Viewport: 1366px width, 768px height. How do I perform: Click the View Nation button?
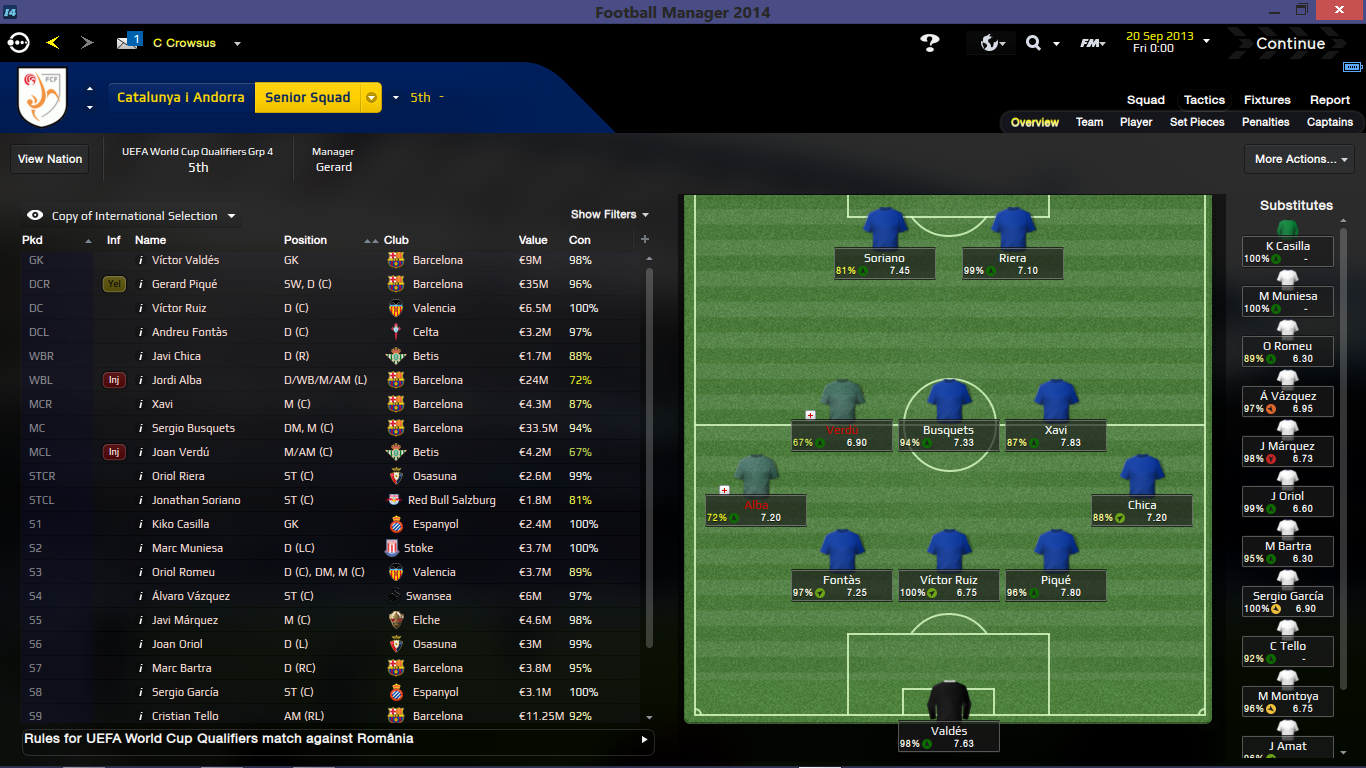pyautogui.click(x=50, y=159)
